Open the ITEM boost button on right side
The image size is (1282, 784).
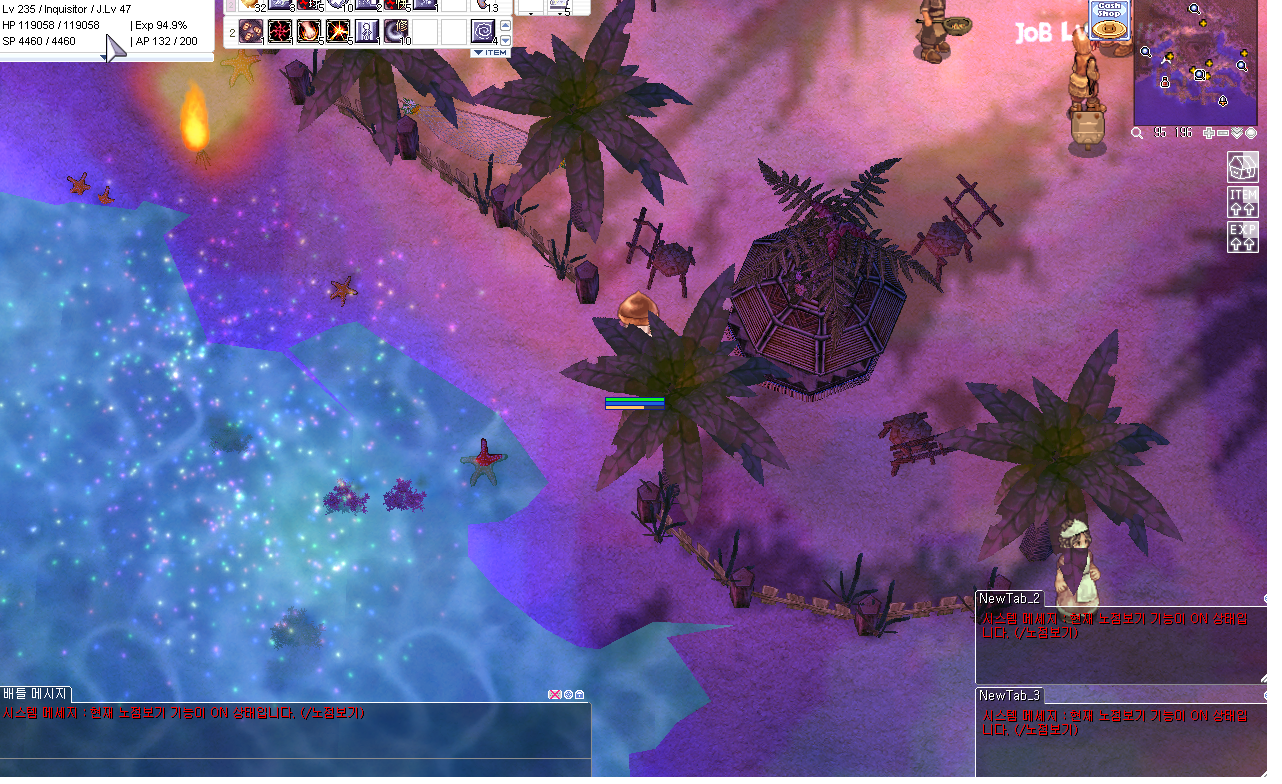[1242, 203]
